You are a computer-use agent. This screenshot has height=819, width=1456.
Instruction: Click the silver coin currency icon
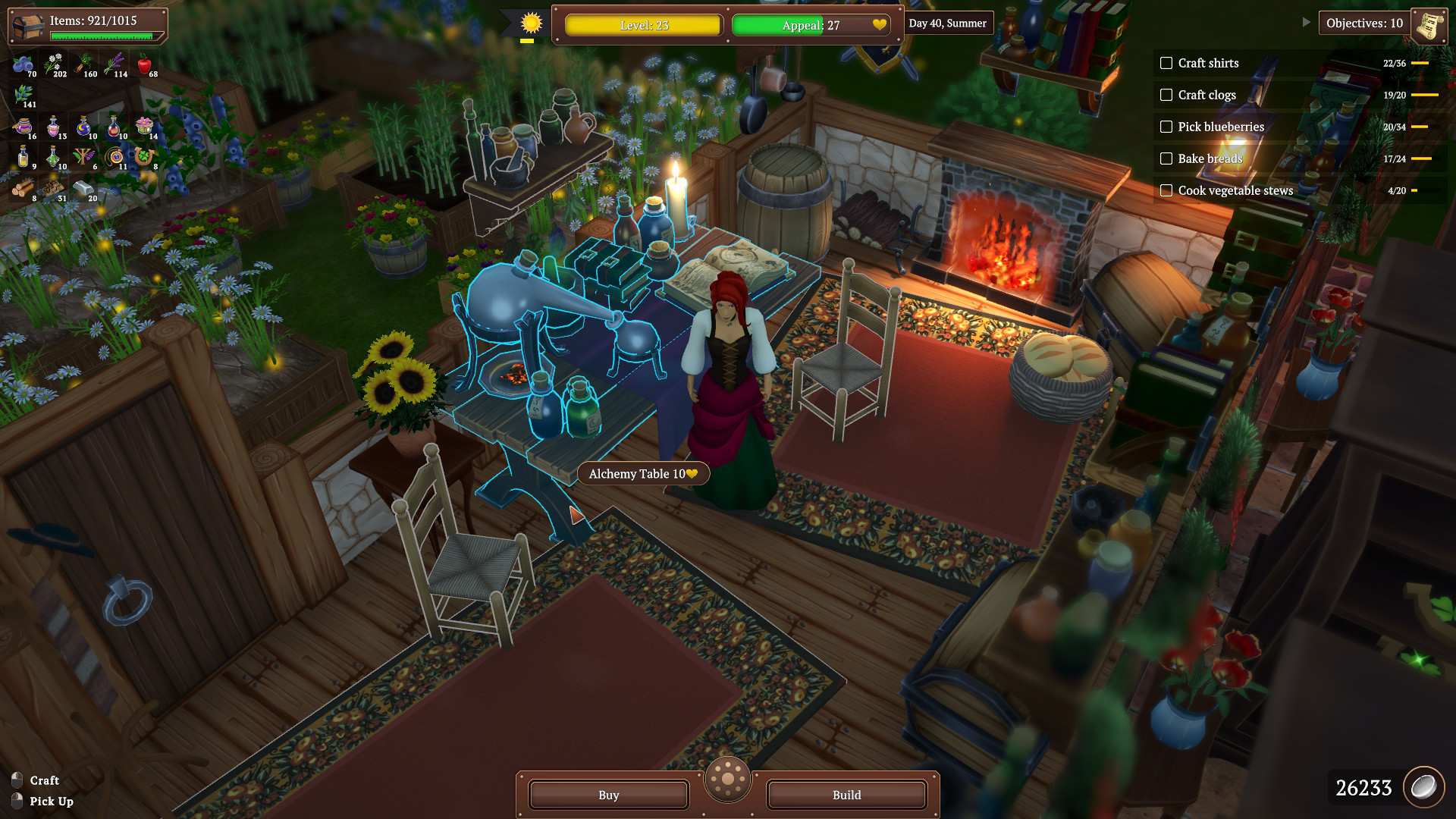pyautogui.click(x=1423, y=787)
